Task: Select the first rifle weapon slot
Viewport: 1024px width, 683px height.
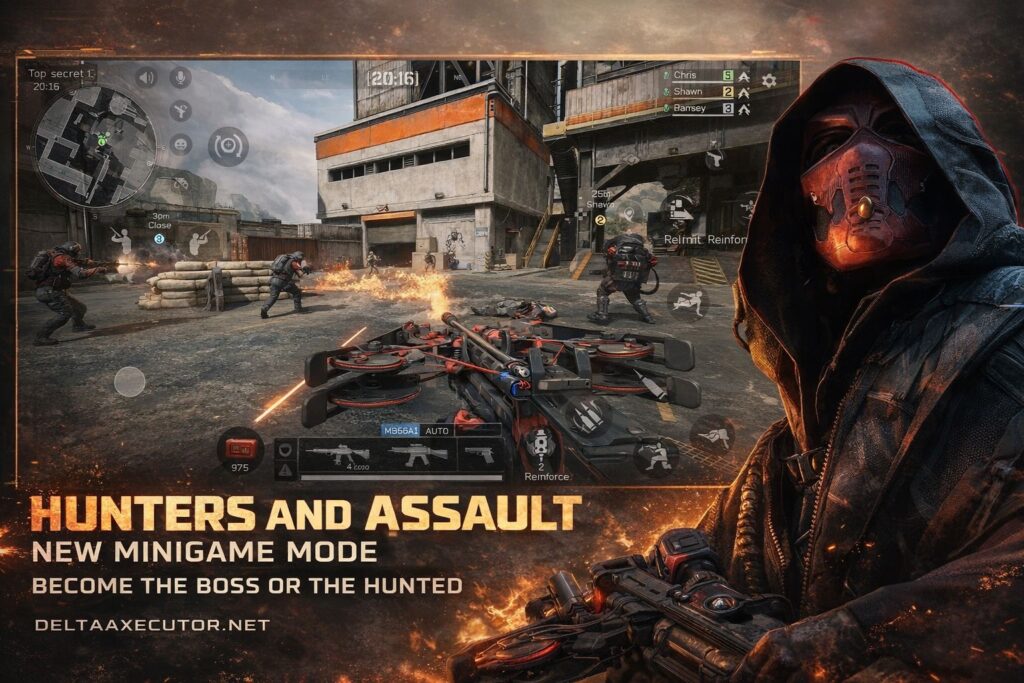Action: point(336,455)
